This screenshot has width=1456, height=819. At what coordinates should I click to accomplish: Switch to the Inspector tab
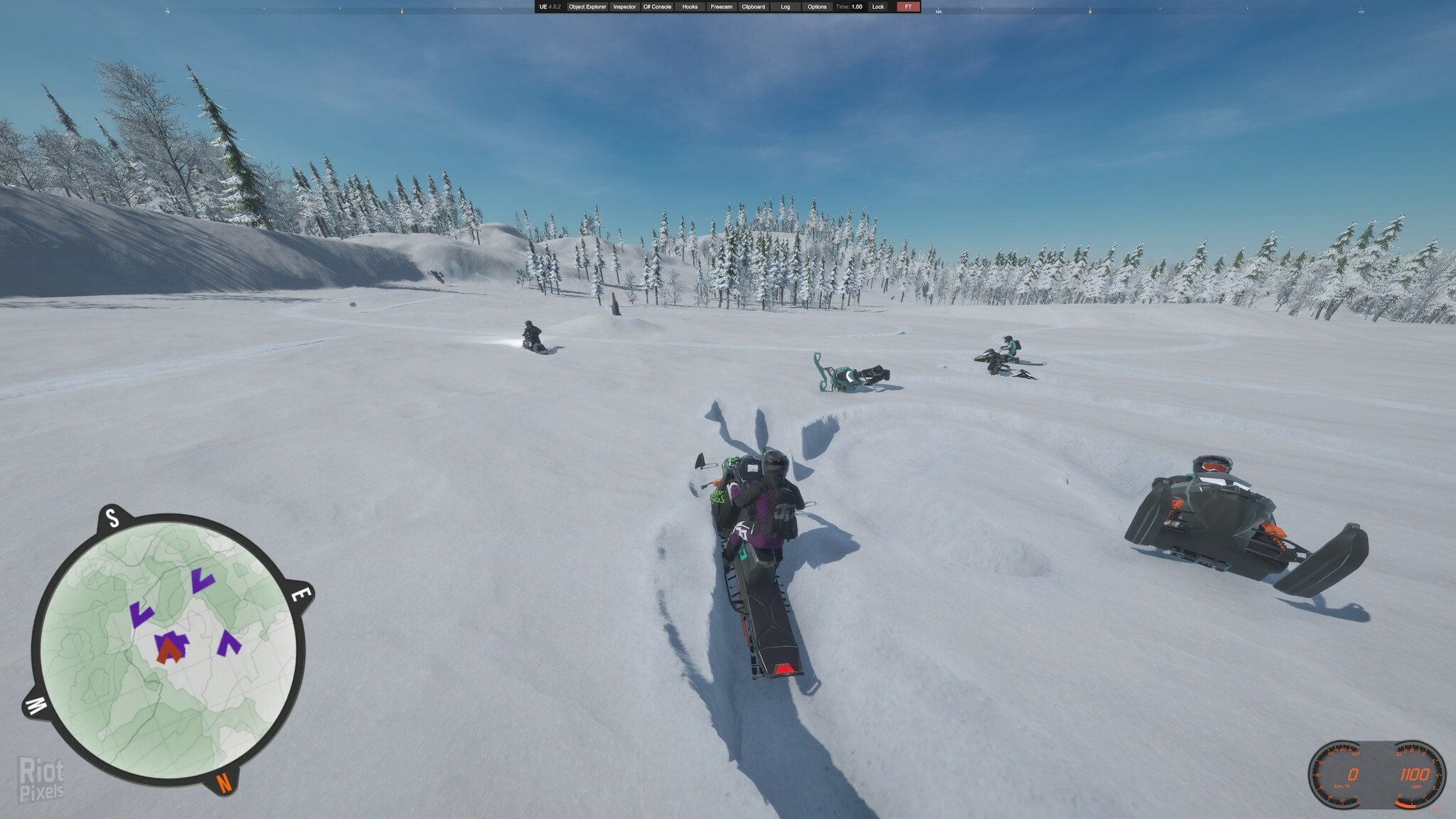[624, 6]
